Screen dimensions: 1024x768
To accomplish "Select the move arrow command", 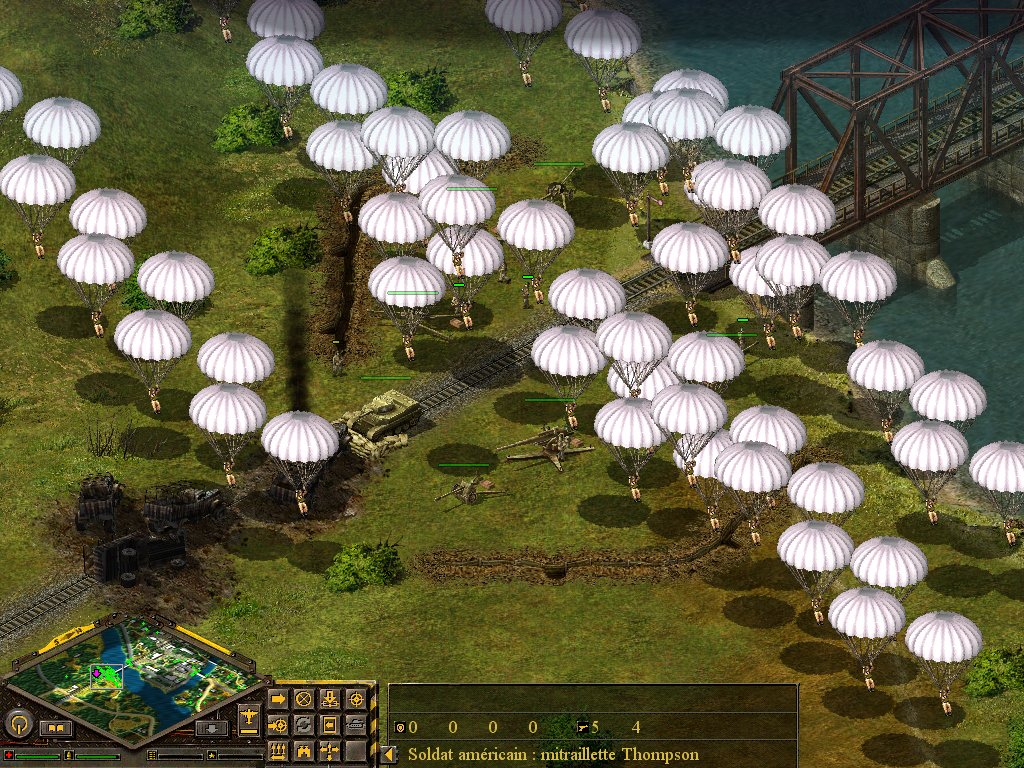I will coord(278,698).
